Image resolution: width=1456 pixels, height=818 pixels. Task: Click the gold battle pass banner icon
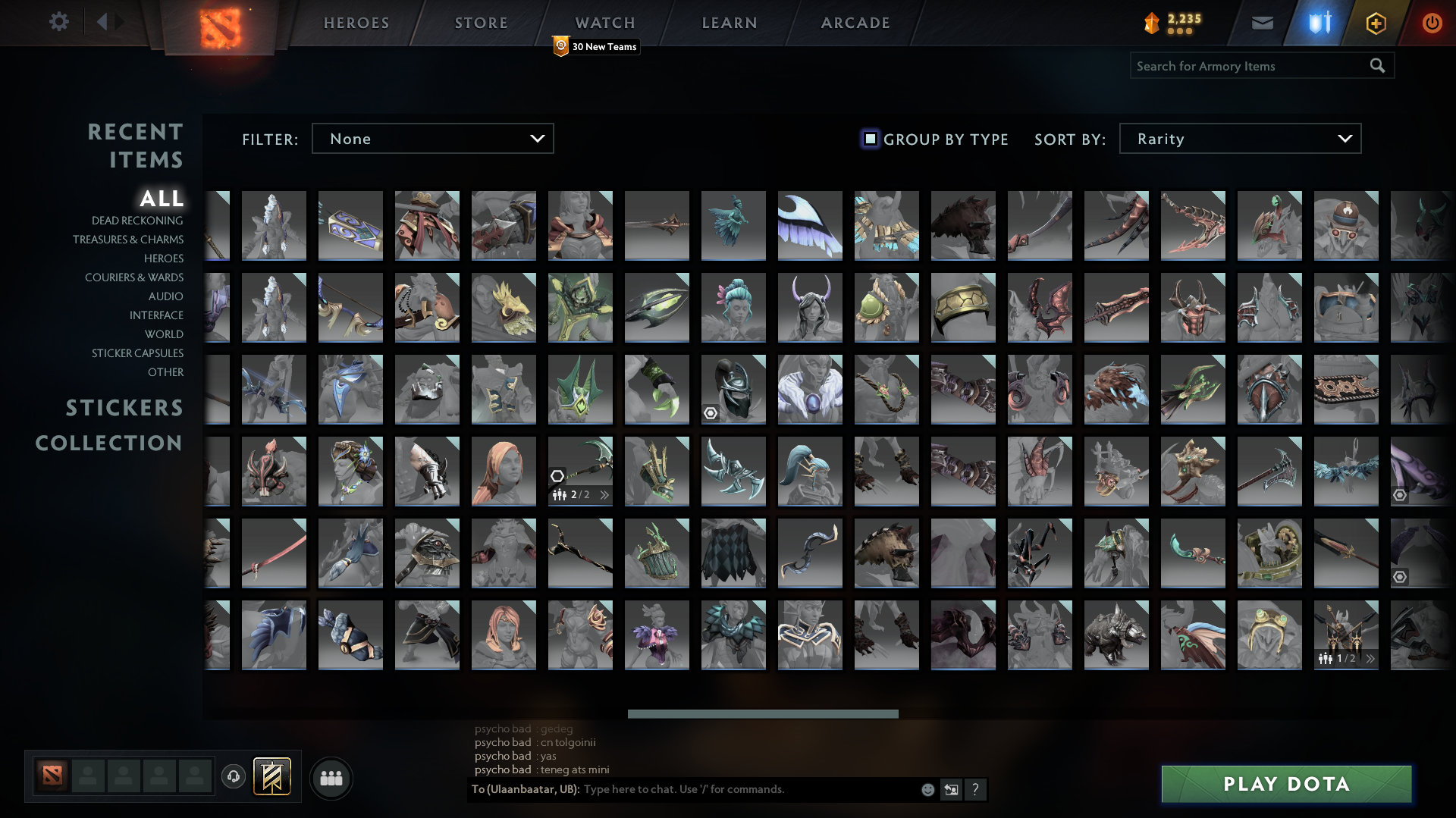click(271, 776)
